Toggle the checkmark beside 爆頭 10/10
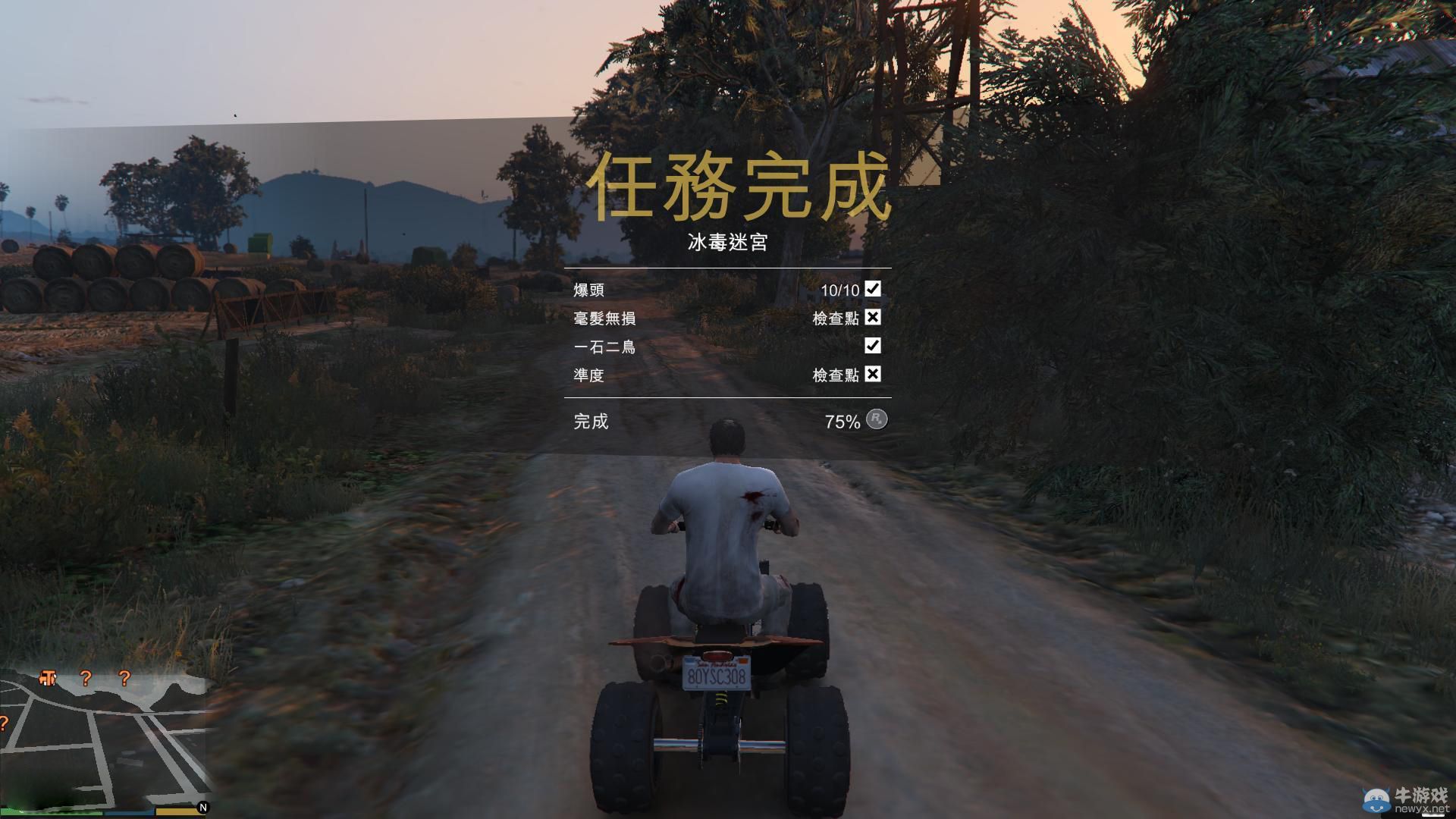The image size is (1456, 819). (x=874, y=289)
